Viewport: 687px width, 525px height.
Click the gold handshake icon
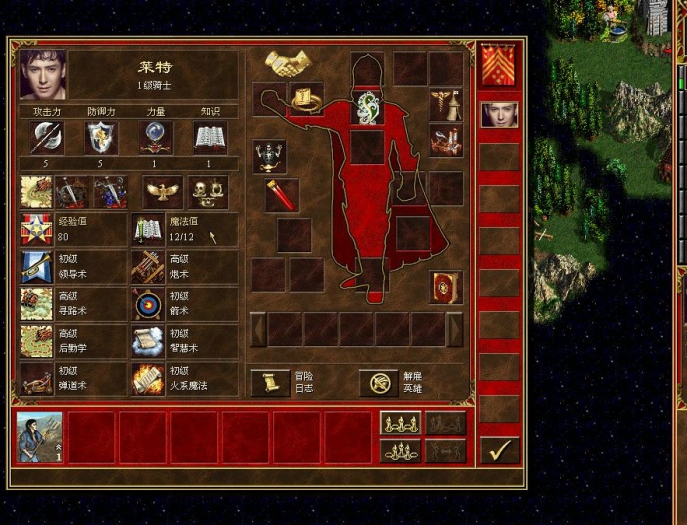click(x=287, y=65)
